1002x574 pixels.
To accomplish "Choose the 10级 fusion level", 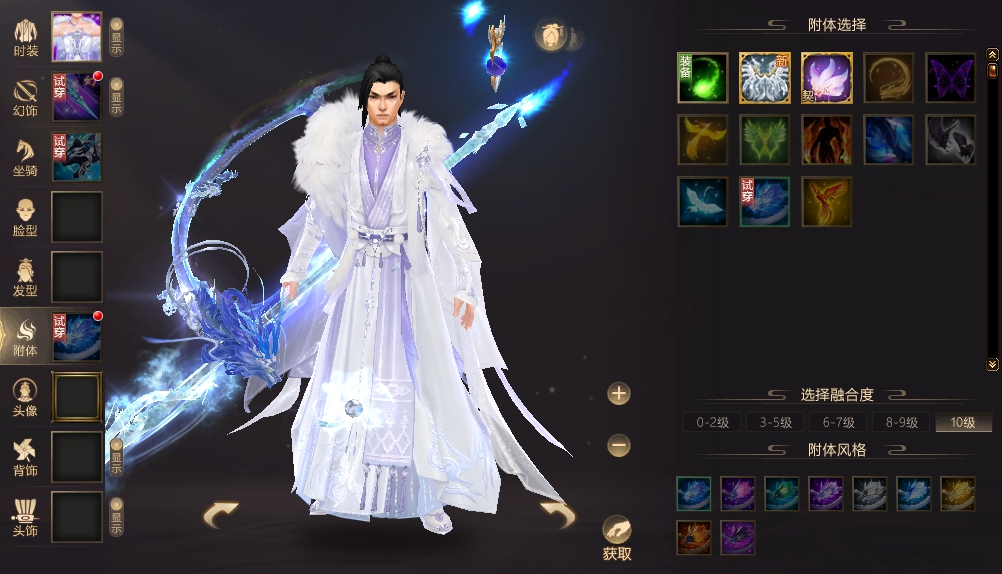I will tap(963, 423).
